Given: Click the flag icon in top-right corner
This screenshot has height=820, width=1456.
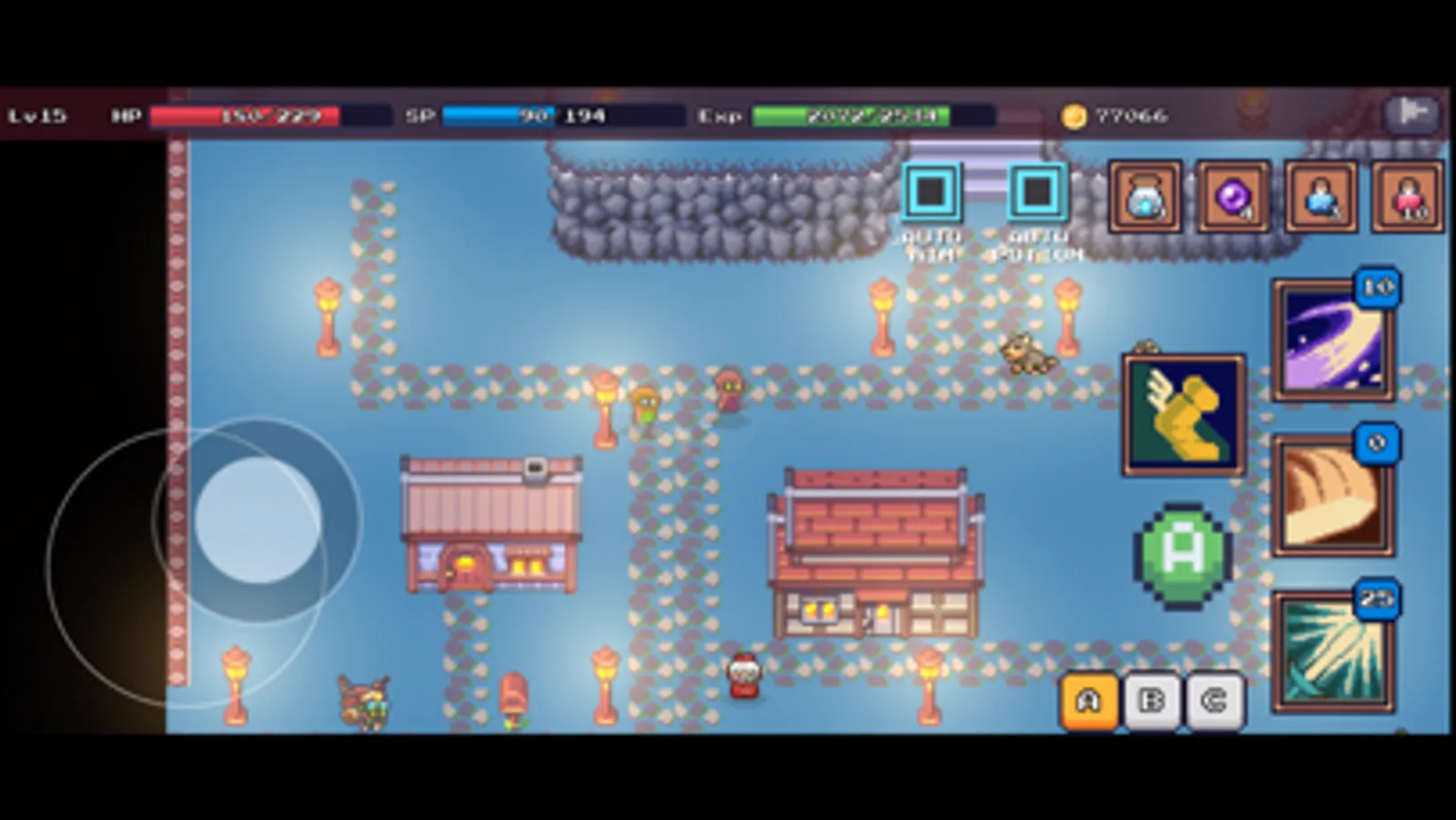Looking at the screenshot, I should click(1412, 113).
